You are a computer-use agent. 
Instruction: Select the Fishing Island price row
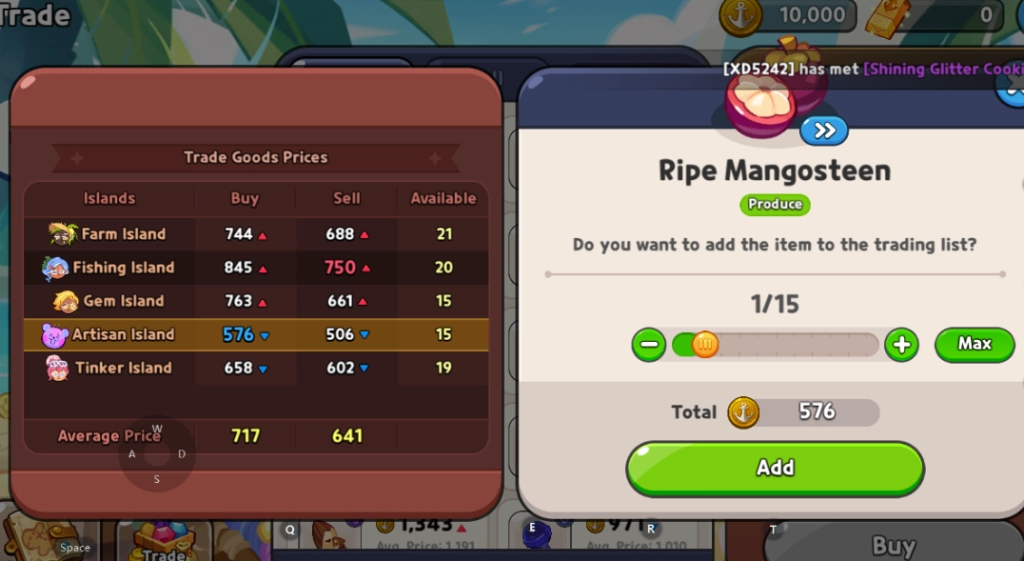(256, 267)
